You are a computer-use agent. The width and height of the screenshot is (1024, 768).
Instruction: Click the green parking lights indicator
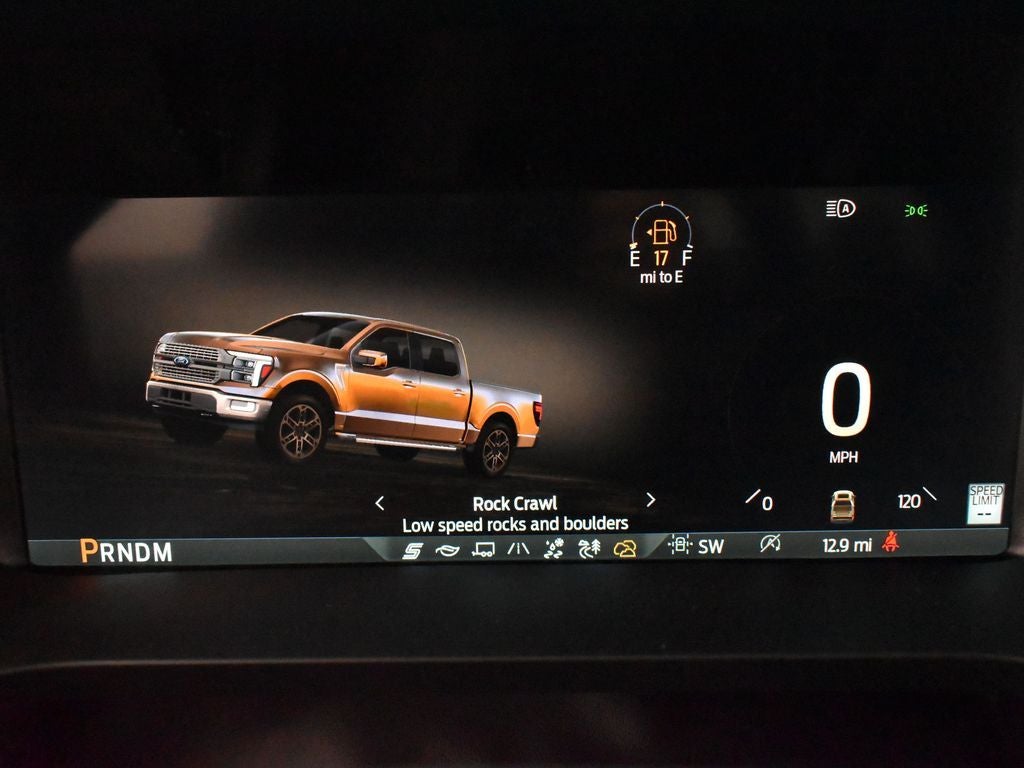[x=915, y=210]
